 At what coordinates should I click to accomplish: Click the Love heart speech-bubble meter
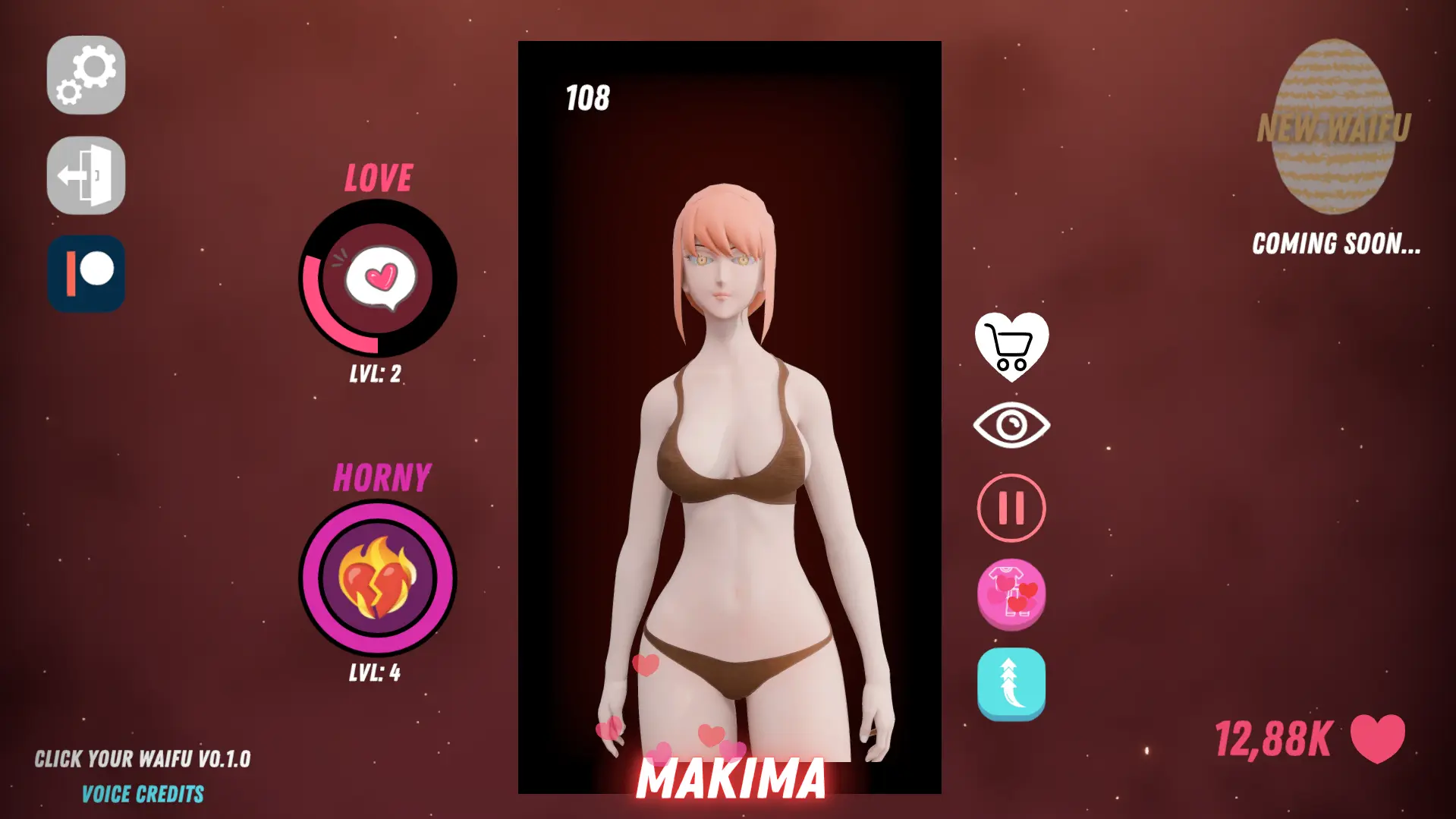(378, 279)
